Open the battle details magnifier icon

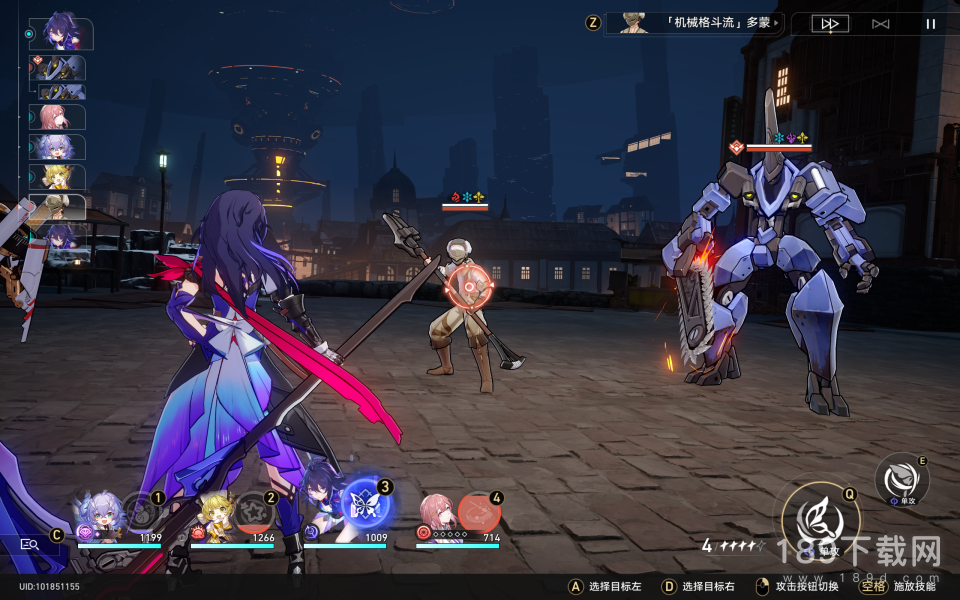(x=29, y=544)
